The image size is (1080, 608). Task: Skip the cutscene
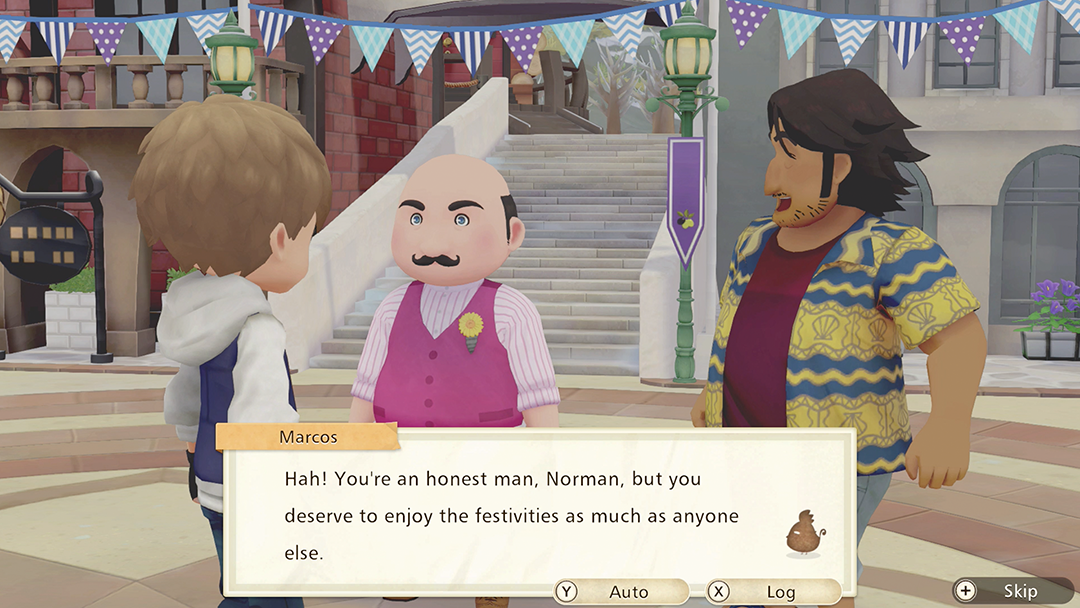(x=1011, y=591)
